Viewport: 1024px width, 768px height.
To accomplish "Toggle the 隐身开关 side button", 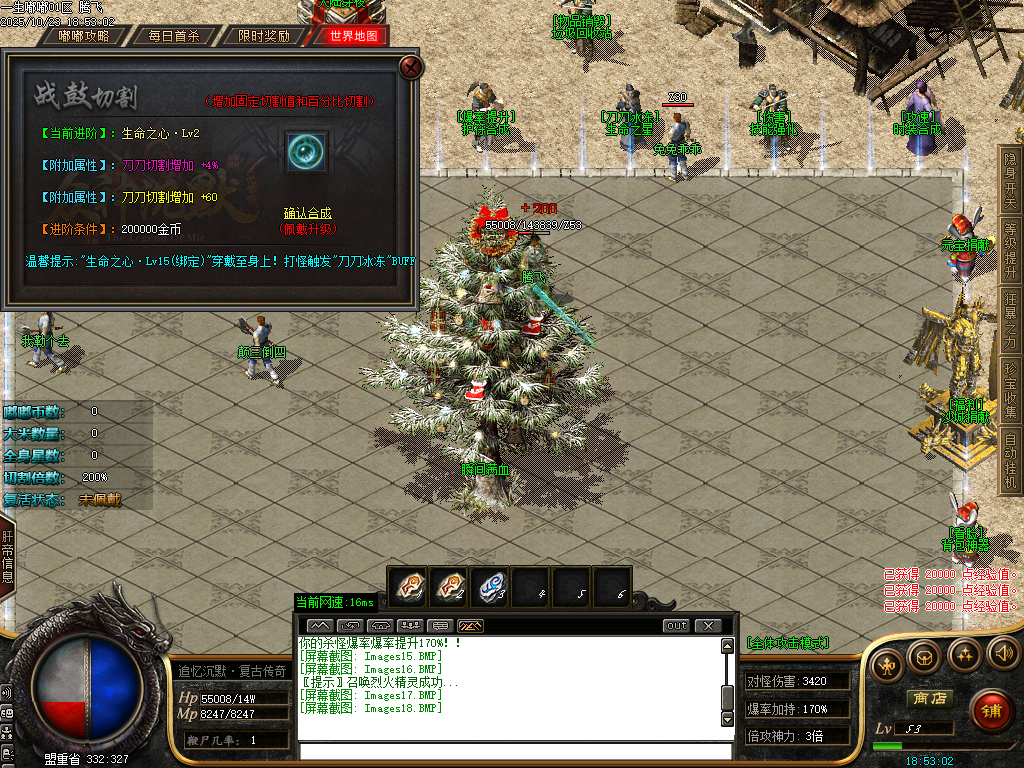I will click(x=1010, y=178).
